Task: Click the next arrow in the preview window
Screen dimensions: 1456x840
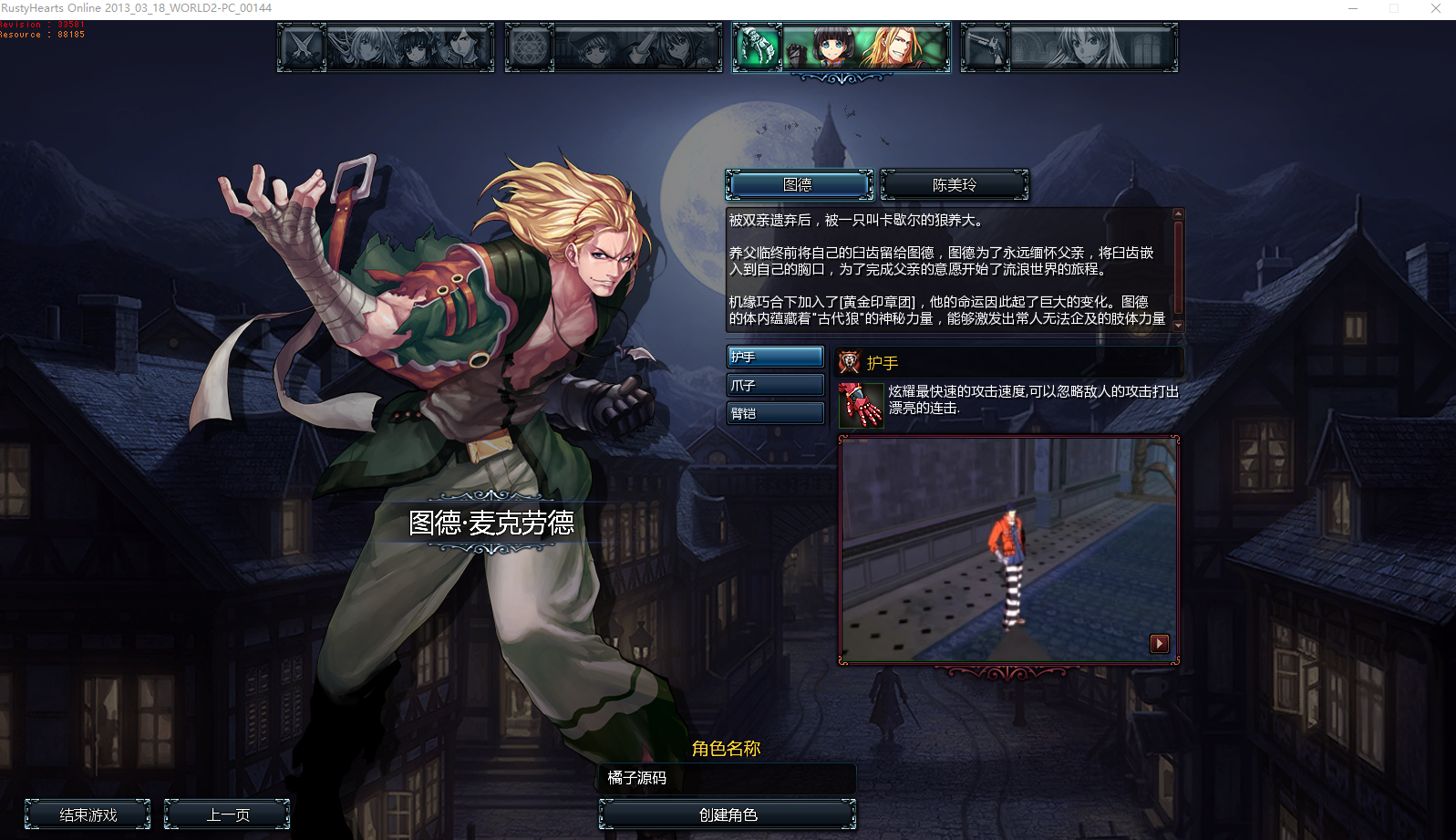Action: click(x=1159, y=643)
